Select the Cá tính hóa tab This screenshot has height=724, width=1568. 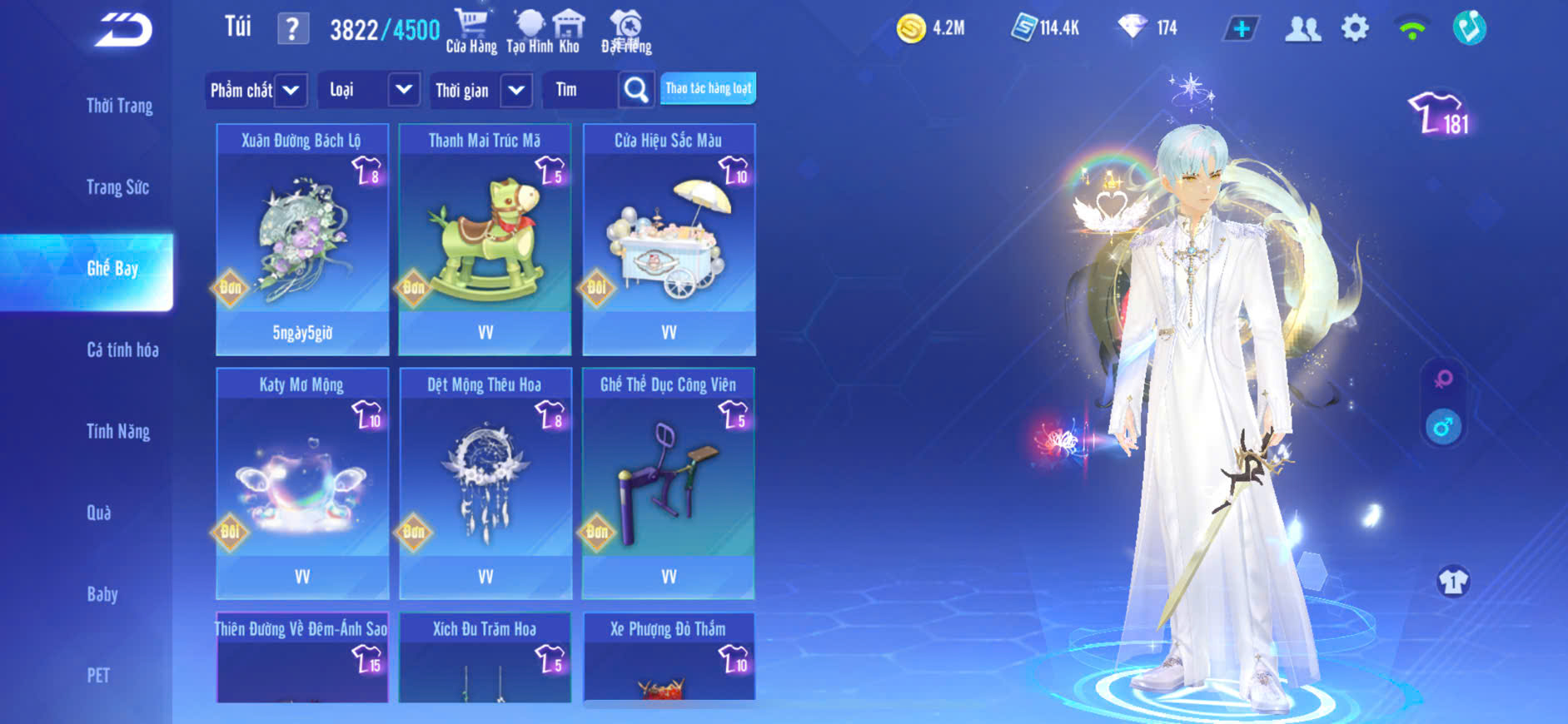point(122,350)
